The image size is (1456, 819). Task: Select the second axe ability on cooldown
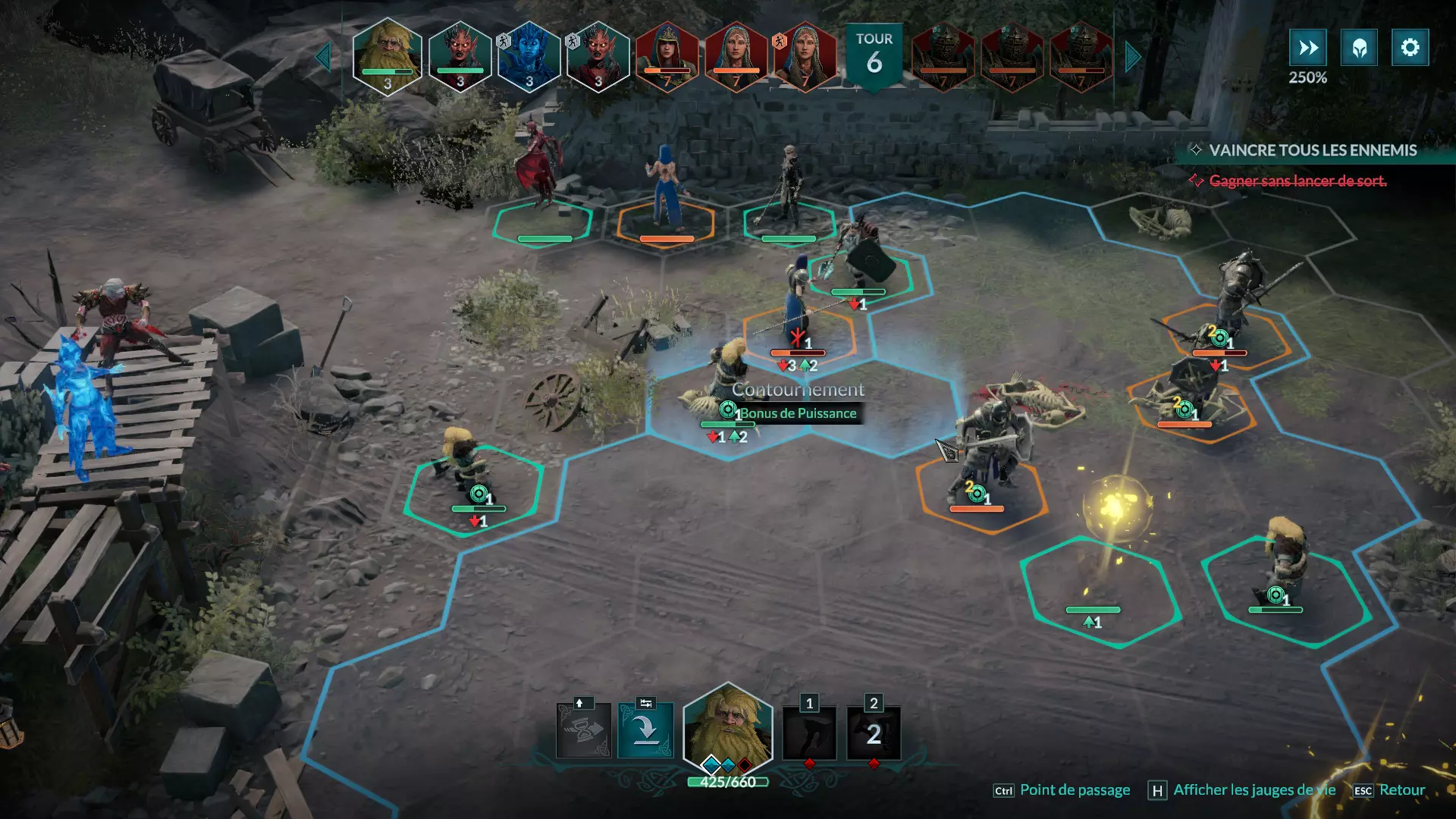coord(874,733)
